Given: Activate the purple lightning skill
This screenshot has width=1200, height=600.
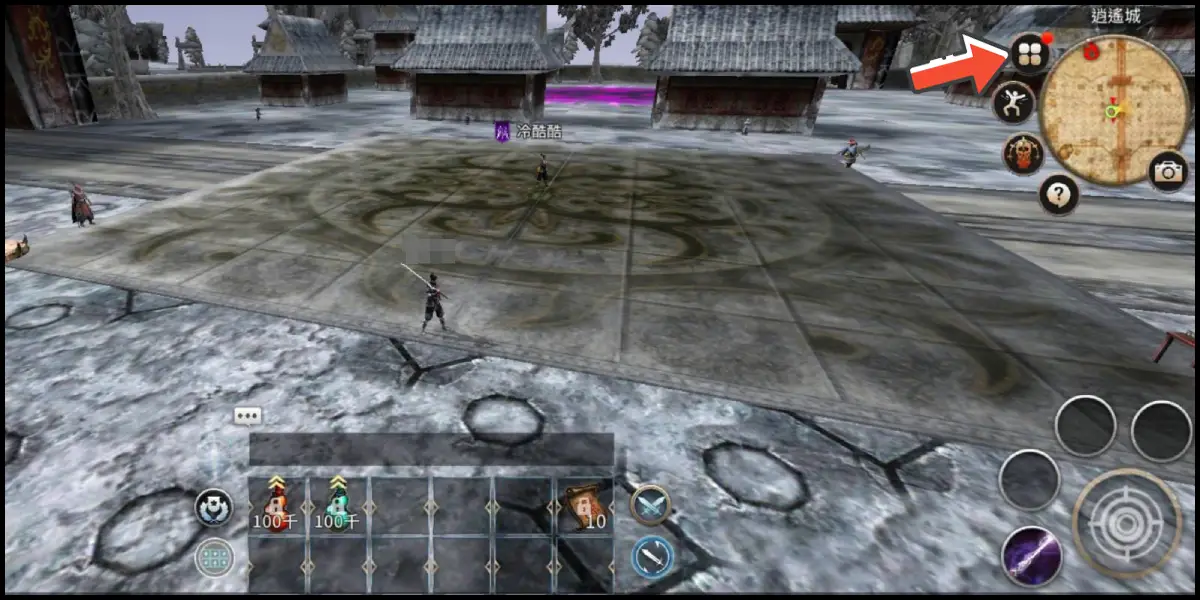Looking at the screenshot, I should [1031, 556].
